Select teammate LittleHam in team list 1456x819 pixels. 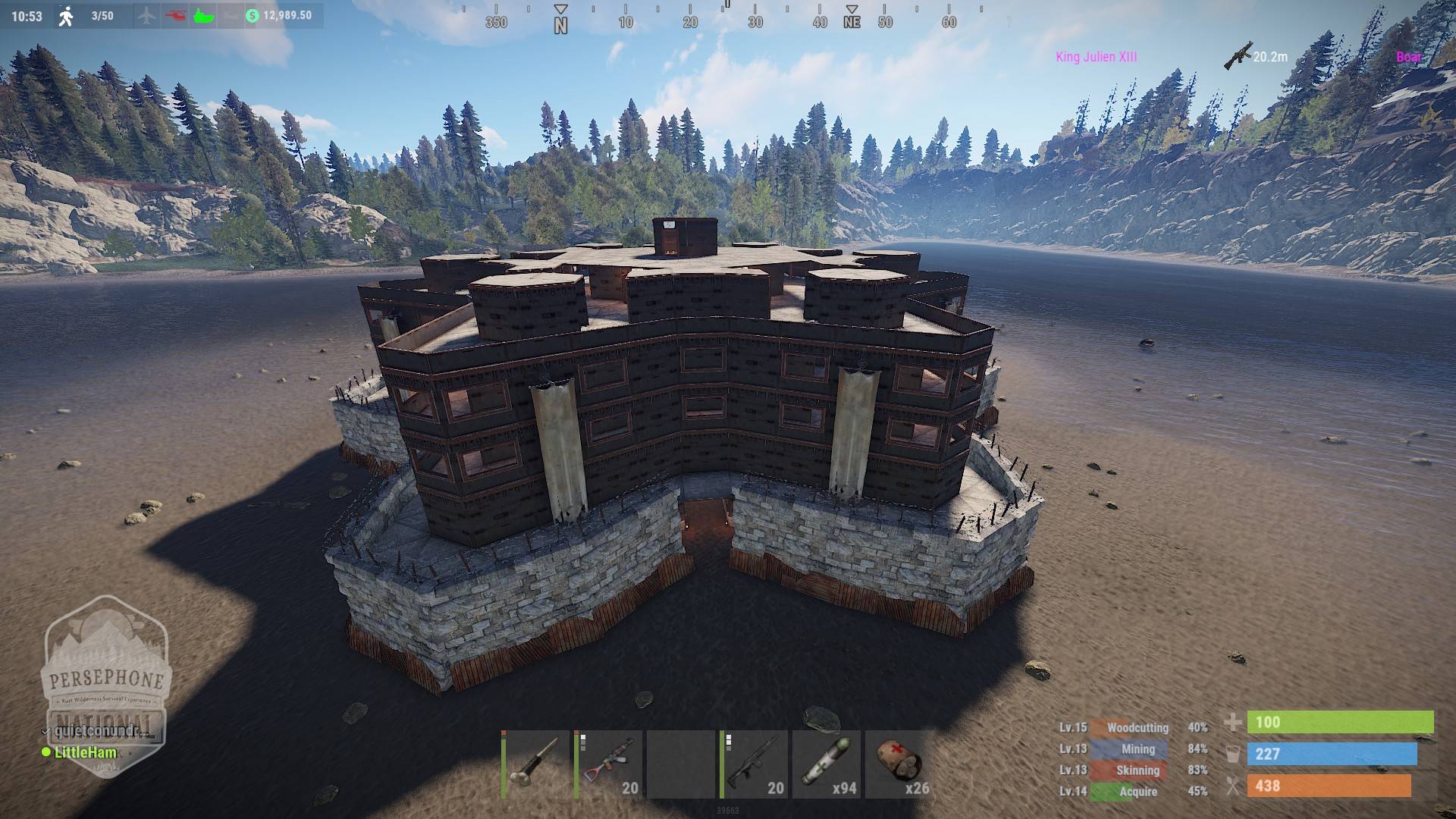pyautogui.click(x=85, y=752)
